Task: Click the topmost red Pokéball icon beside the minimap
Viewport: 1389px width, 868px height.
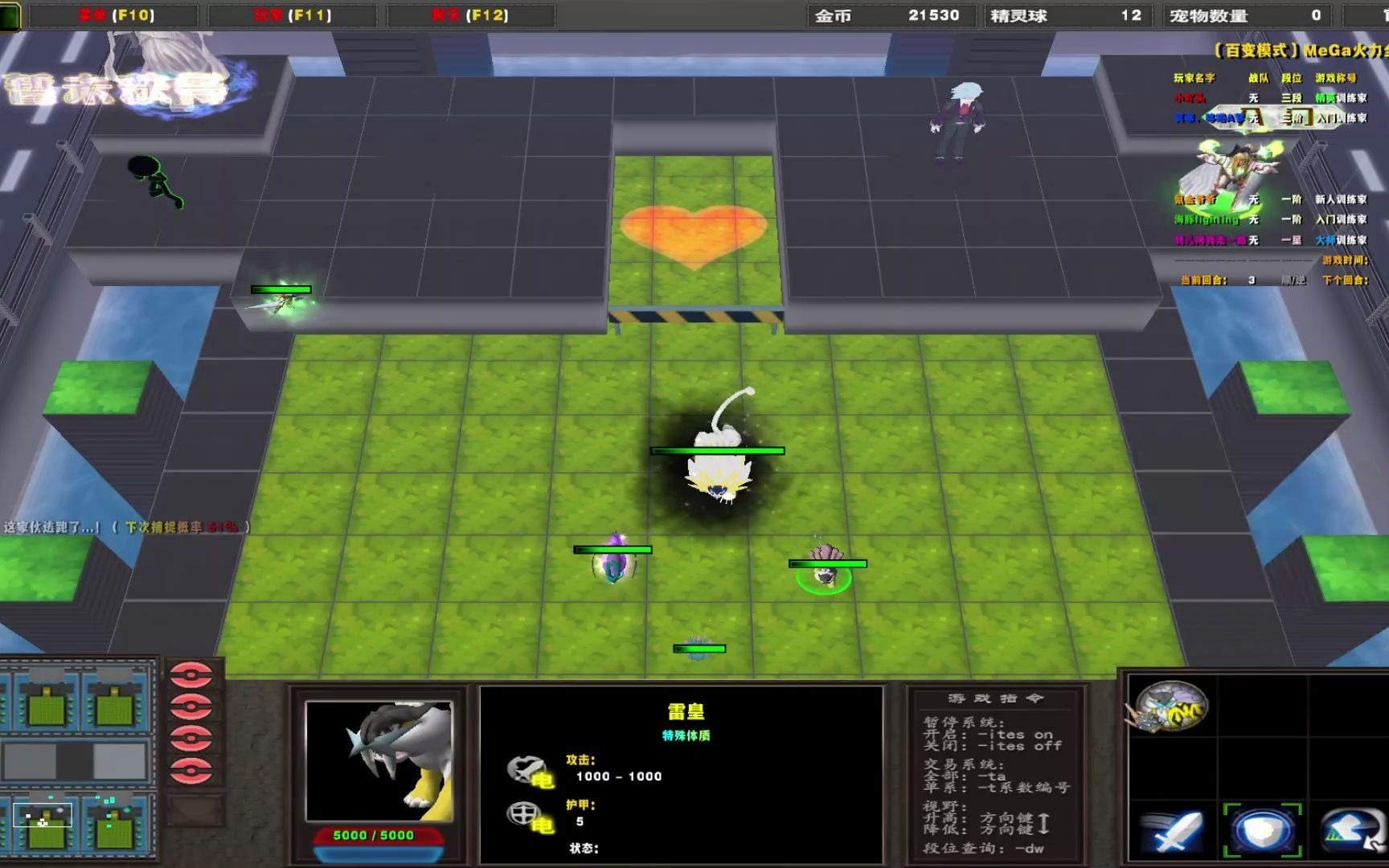Action: [x=191, y=675]
